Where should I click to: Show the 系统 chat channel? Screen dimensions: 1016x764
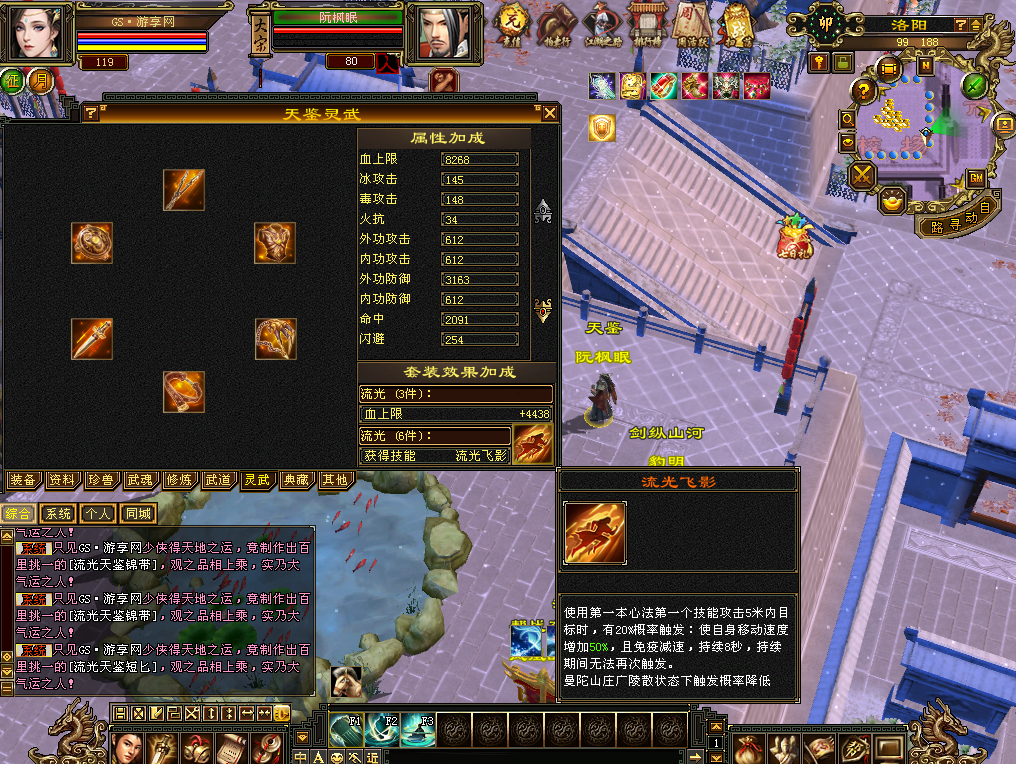[x=57, y=514]
